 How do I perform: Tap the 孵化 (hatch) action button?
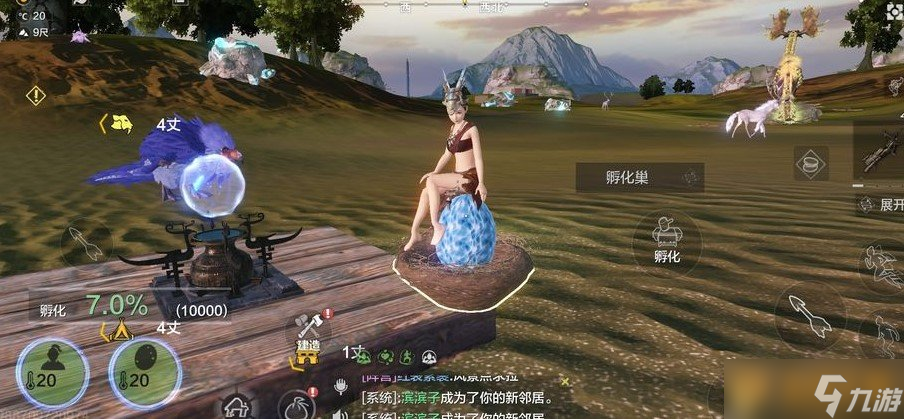tap(666, 240)
